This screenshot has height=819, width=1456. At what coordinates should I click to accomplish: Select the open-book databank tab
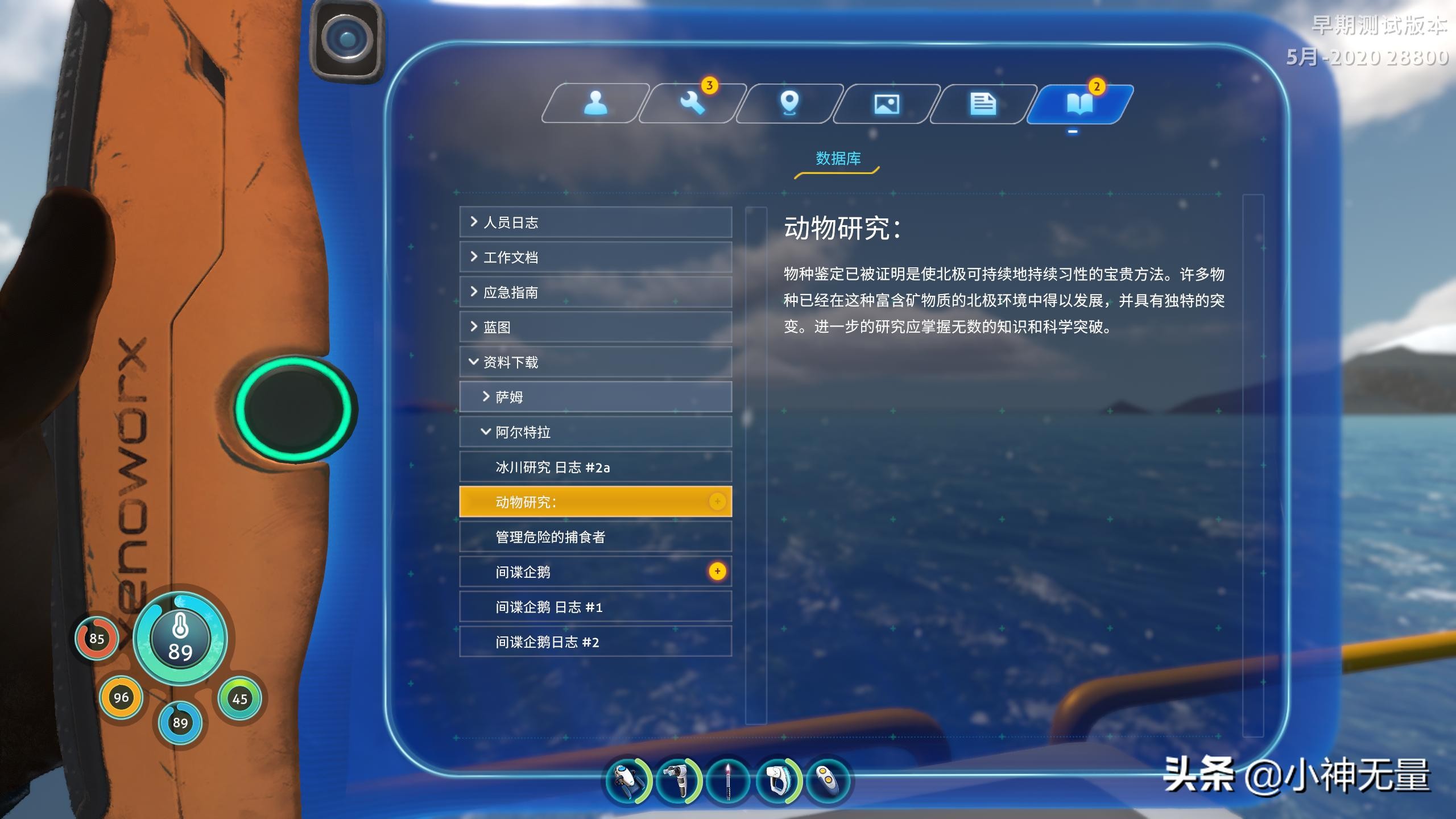pyautogui.click(x=1079, y=104)
